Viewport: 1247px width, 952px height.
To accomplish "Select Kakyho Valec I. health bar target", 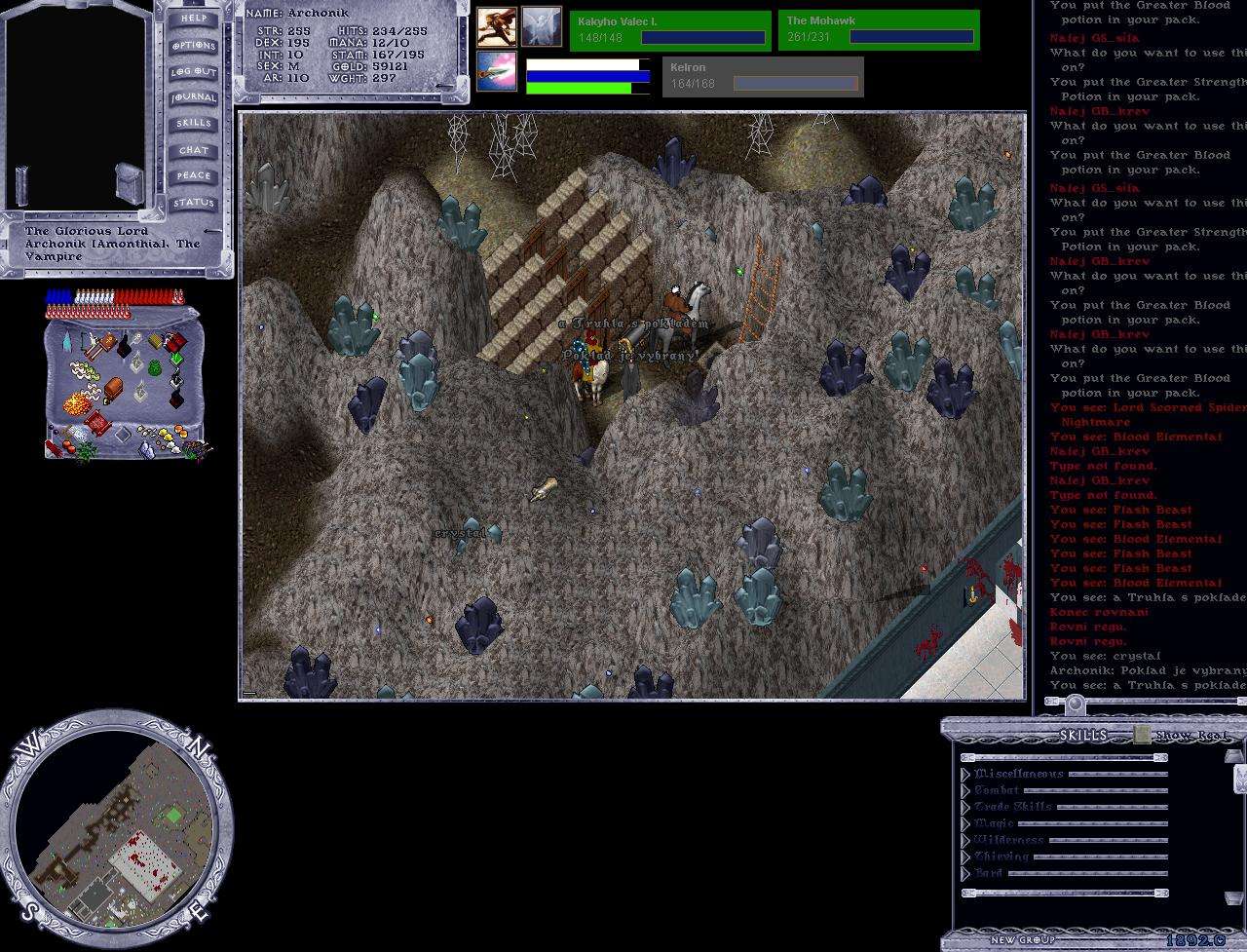I will pos(670,30).
